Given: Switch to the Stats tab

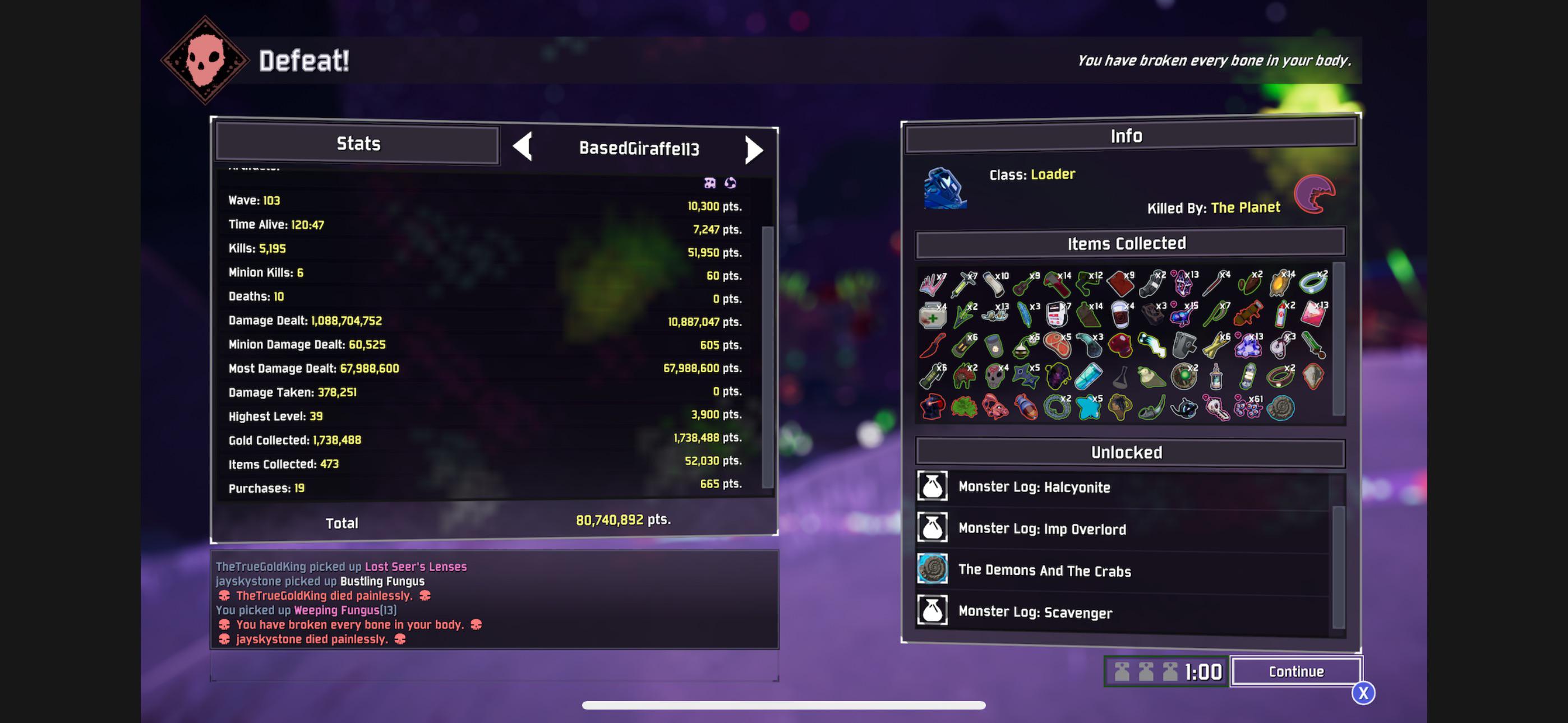Looking at the screenshot, I should 359,144.
